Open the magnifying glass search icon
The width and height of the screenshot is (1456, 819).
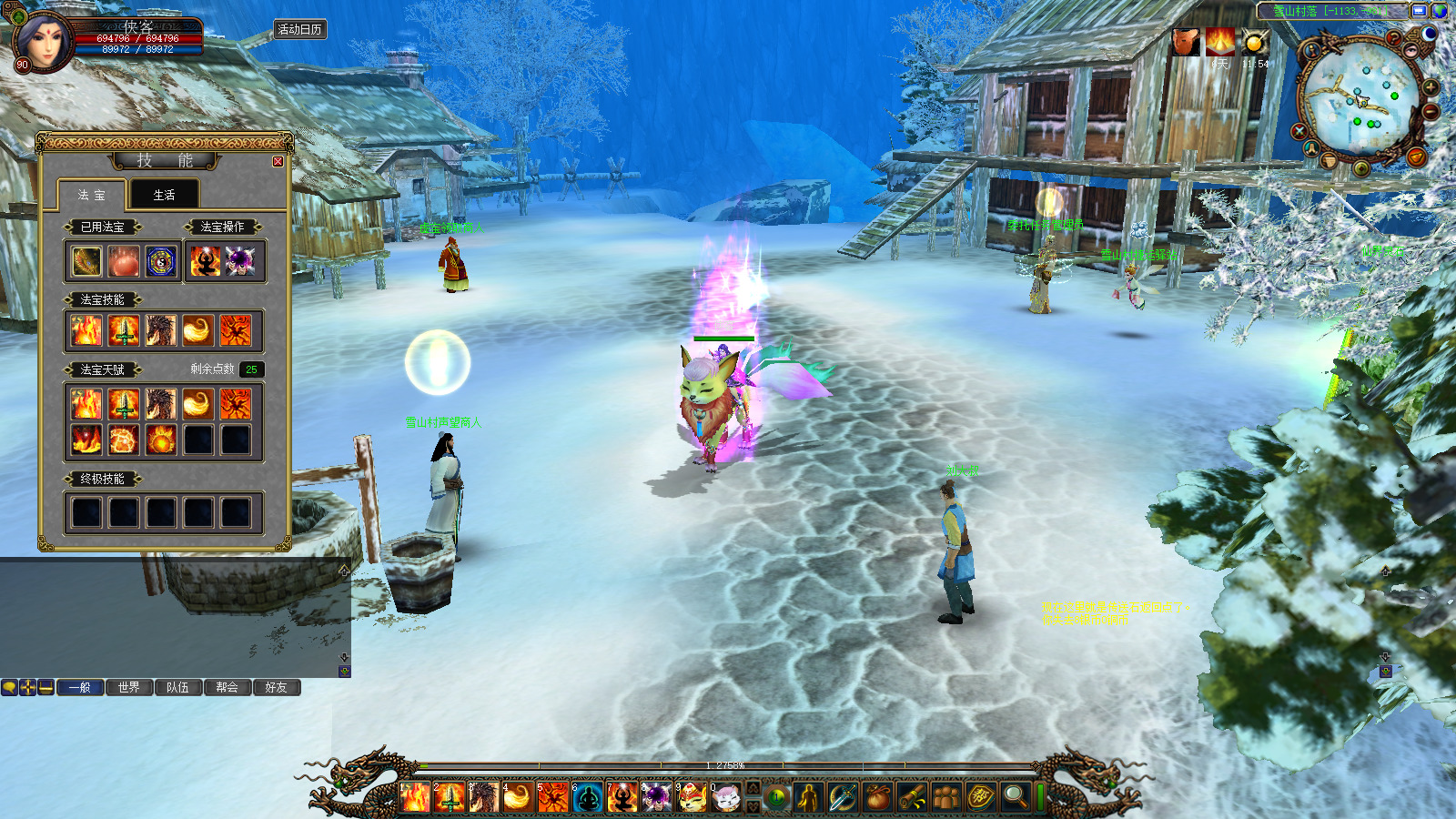click(x=1015, y=798)
